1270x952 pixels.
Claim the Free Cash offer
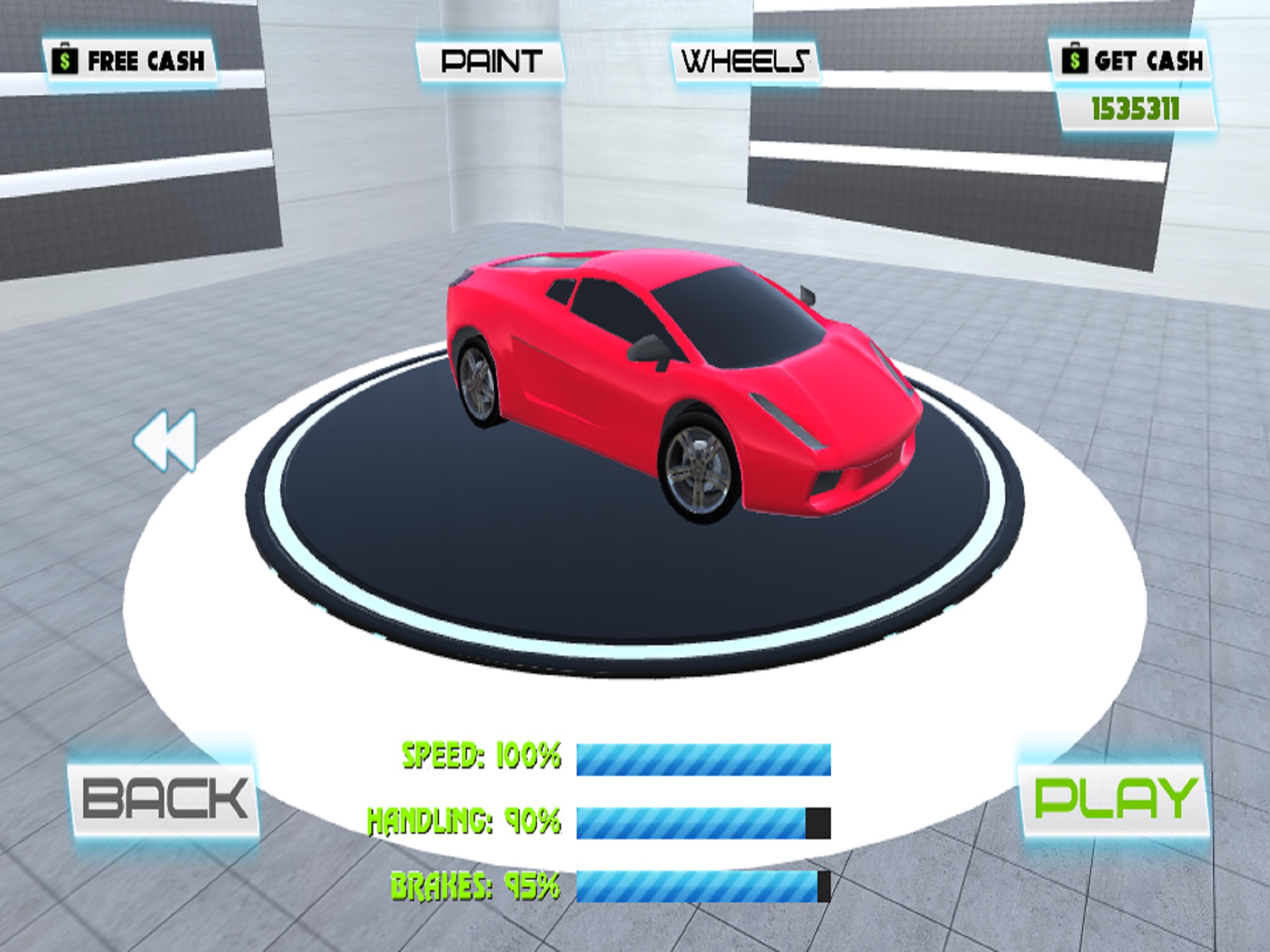tap(131, 61)
